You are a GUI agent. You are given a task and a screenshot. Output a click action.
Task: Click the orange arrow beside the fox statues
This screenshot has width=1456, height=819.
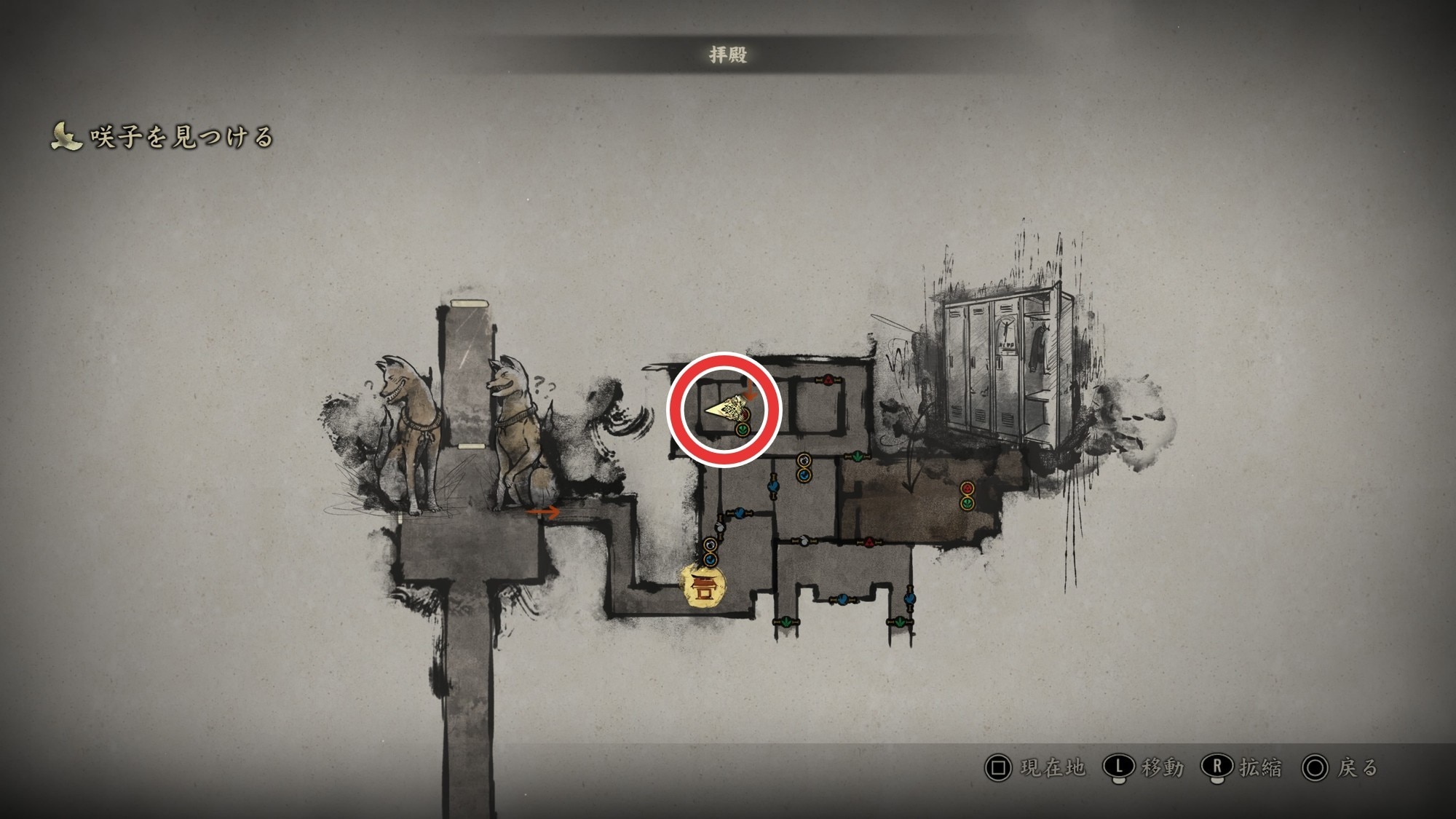pos(543,513)
